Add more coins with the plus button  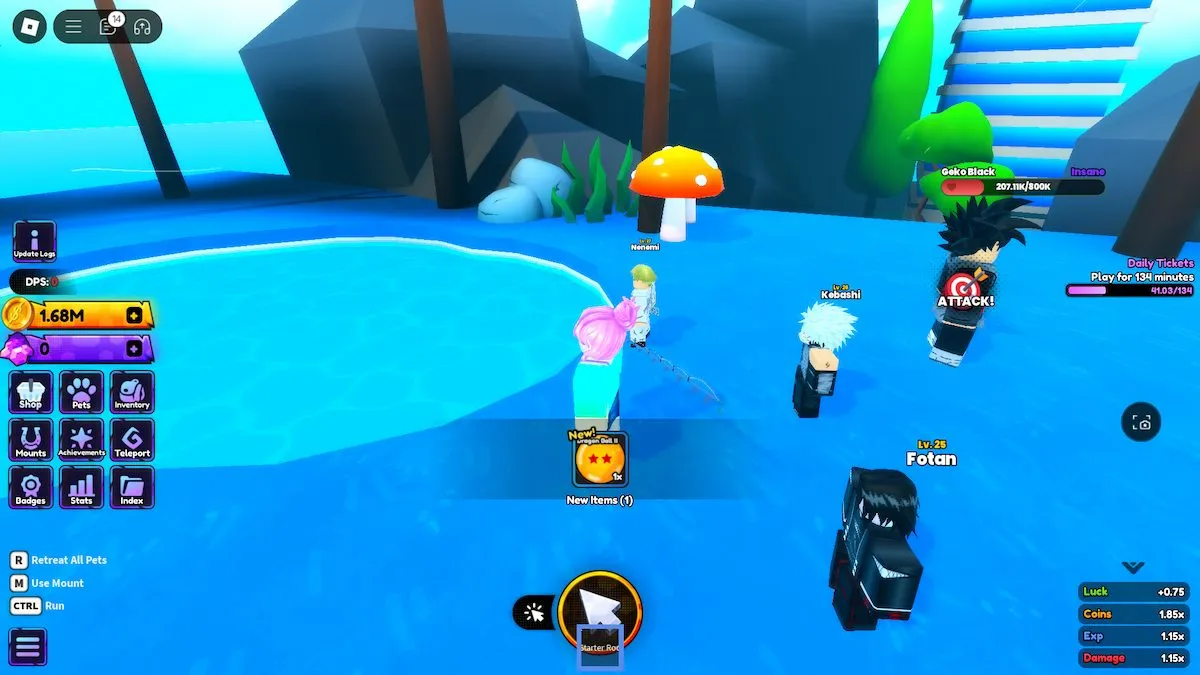tap(134, 316)
